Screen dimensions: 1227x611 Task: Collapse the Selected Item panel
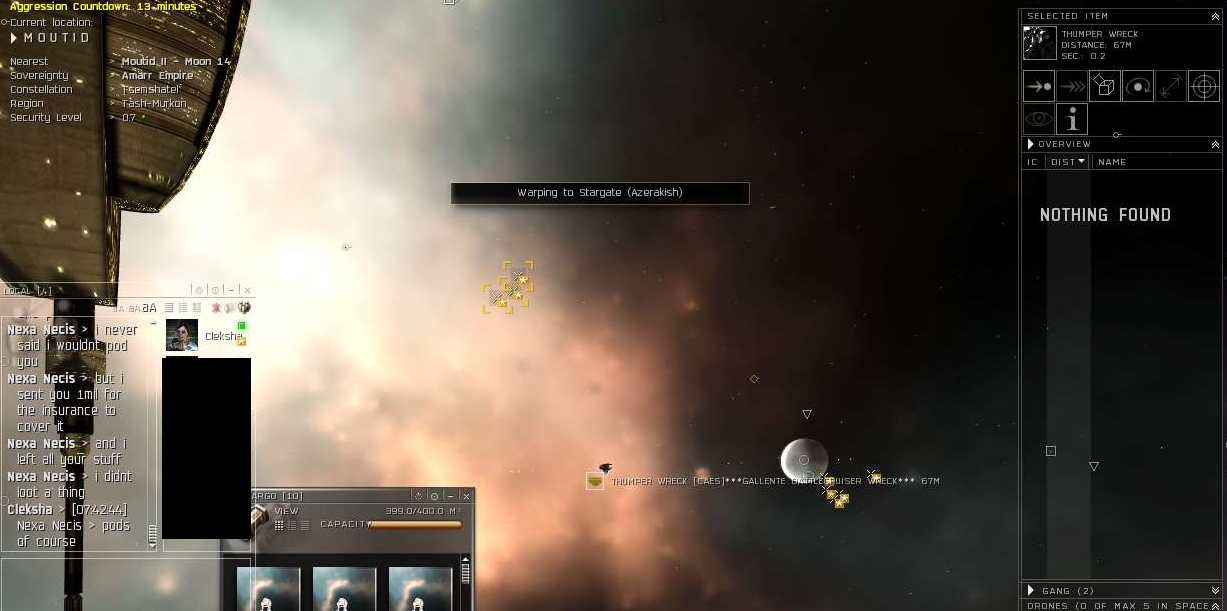[x=1215, y=16]
